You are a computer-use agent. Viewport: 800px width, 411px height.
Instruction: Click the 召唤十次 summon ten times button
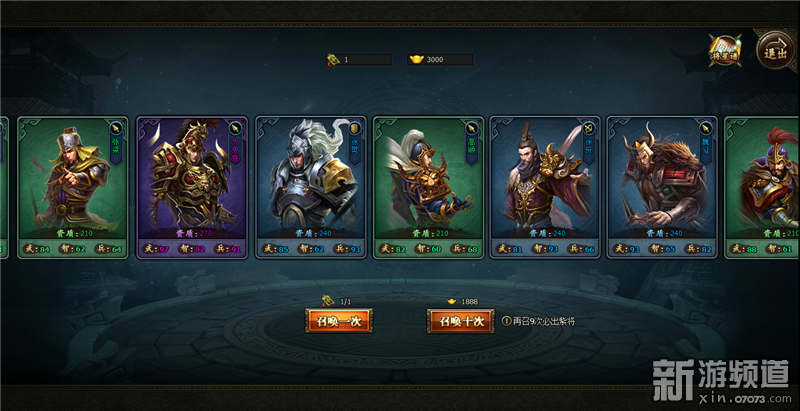click(x=460, y=321)
